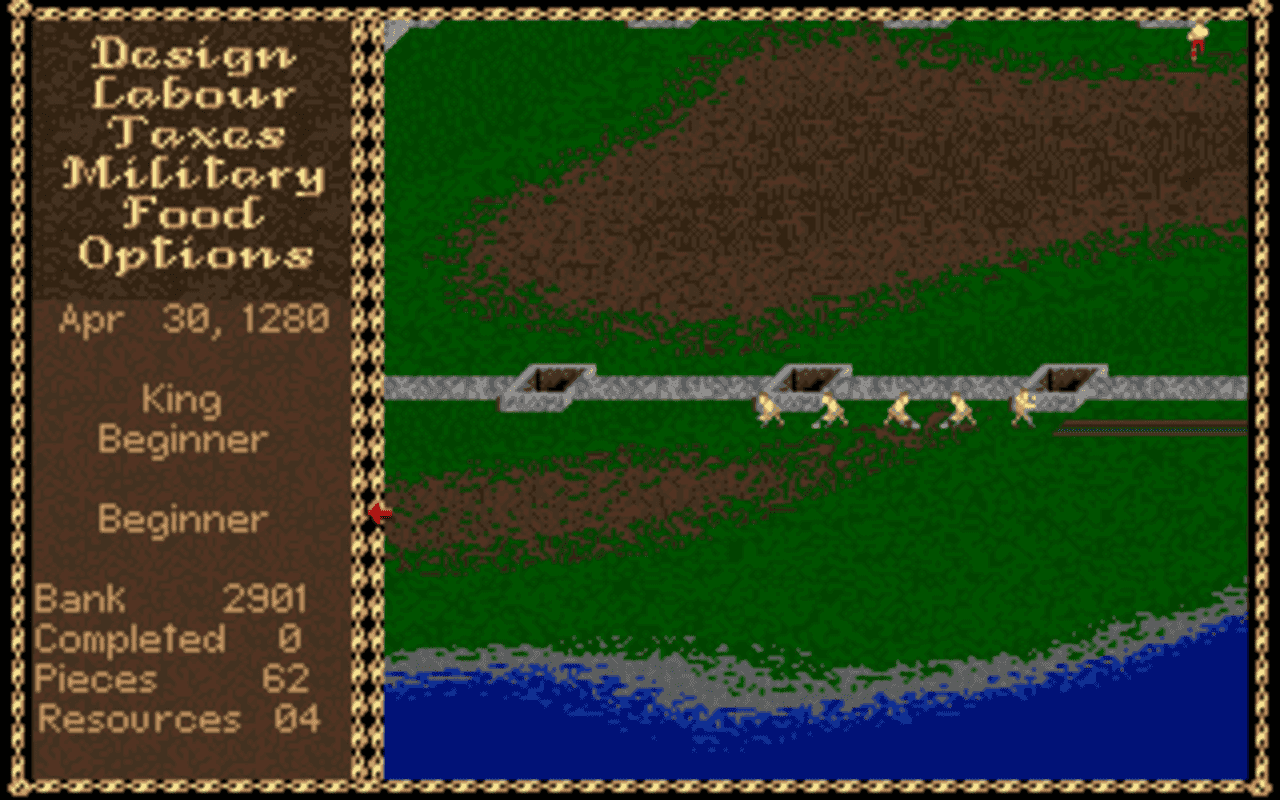Viewport: 1280px width, 800px height.
Task: Click the date display Apr 30, 1280
Action: (196, 318)
